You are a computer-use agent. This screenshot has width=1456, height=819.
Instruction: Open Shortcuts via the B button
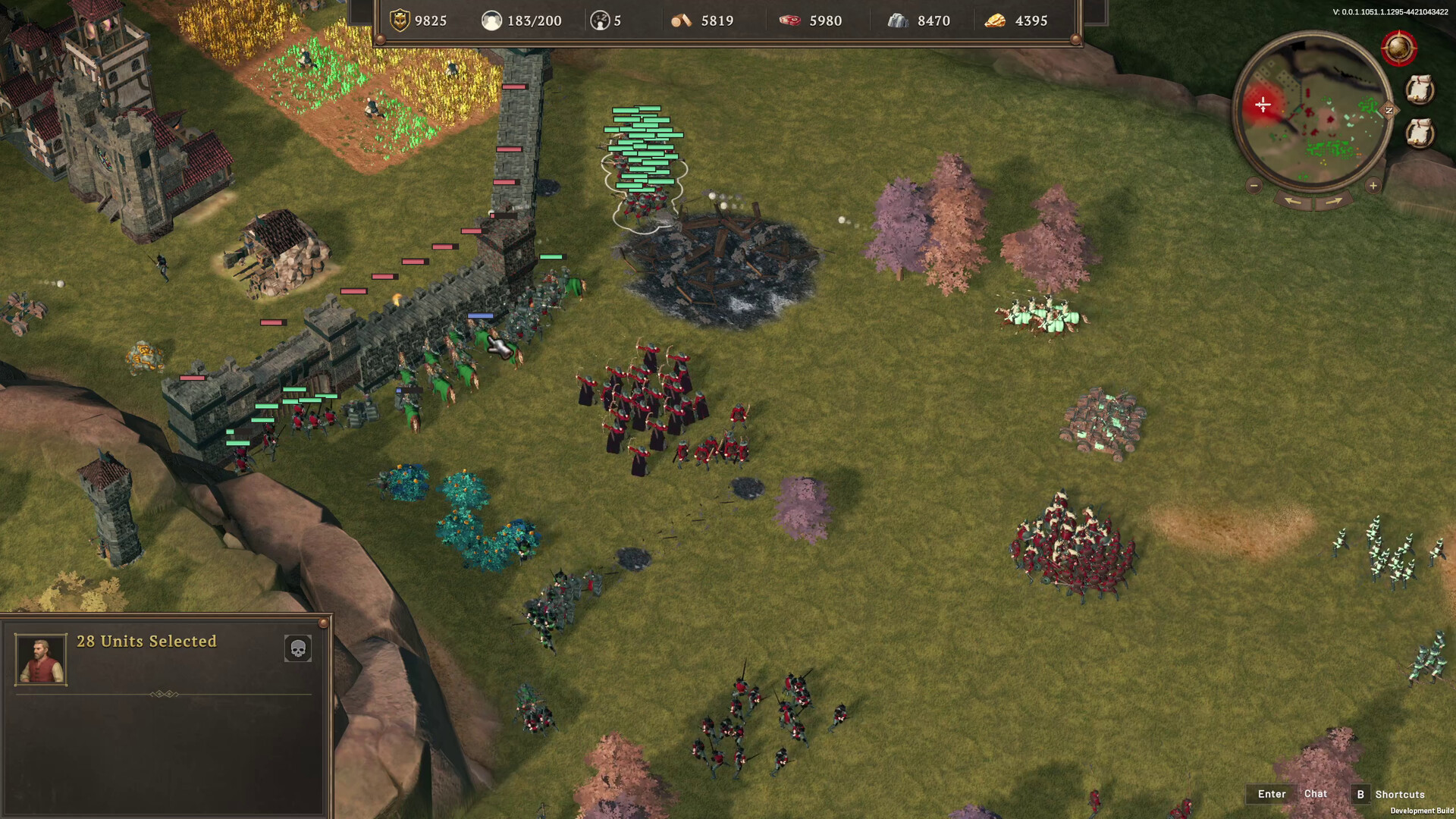pyautogui.click(x=1361, y=794)
